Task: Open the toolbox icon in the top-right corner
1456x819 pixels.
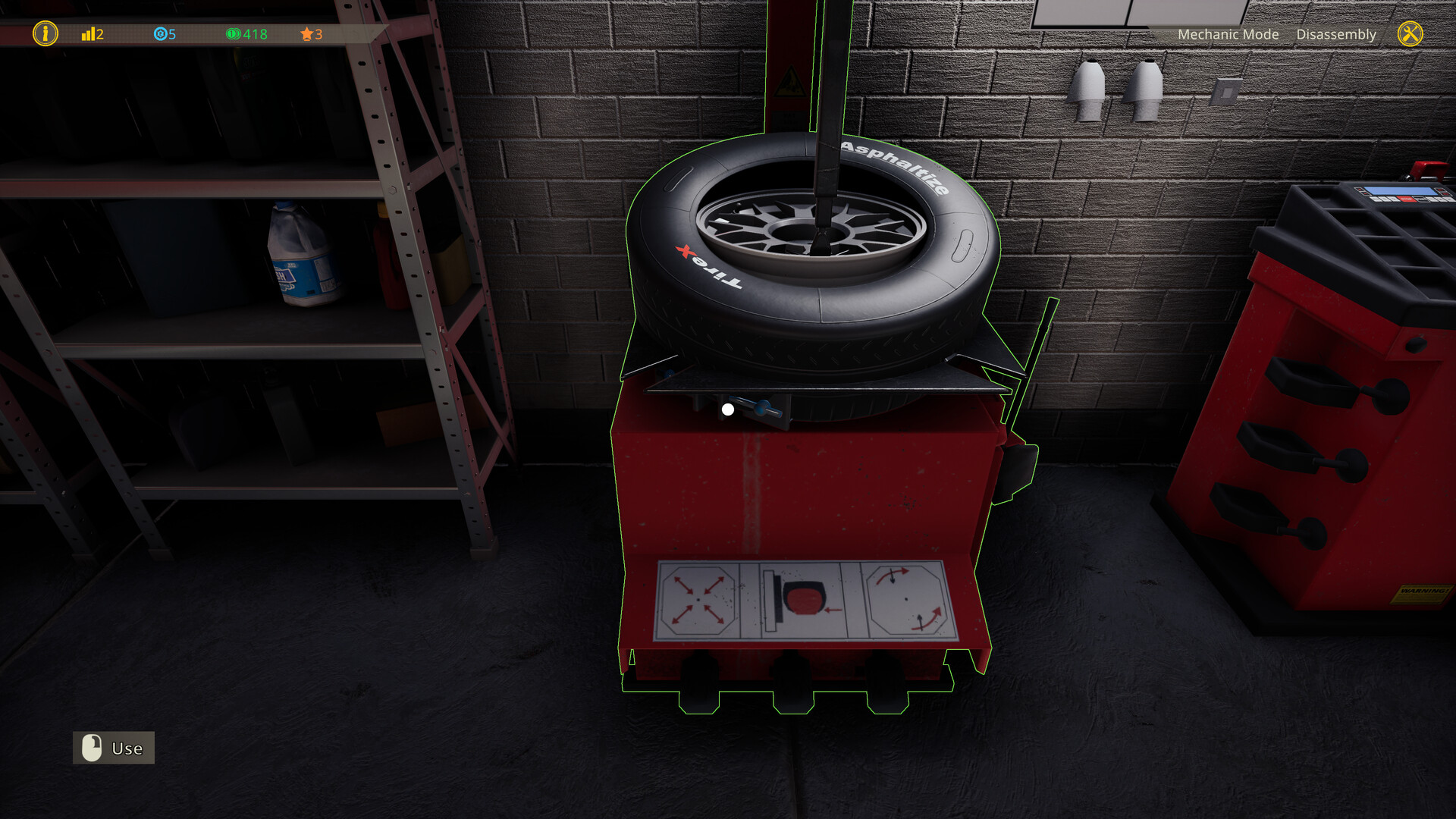Action: 1410,34
